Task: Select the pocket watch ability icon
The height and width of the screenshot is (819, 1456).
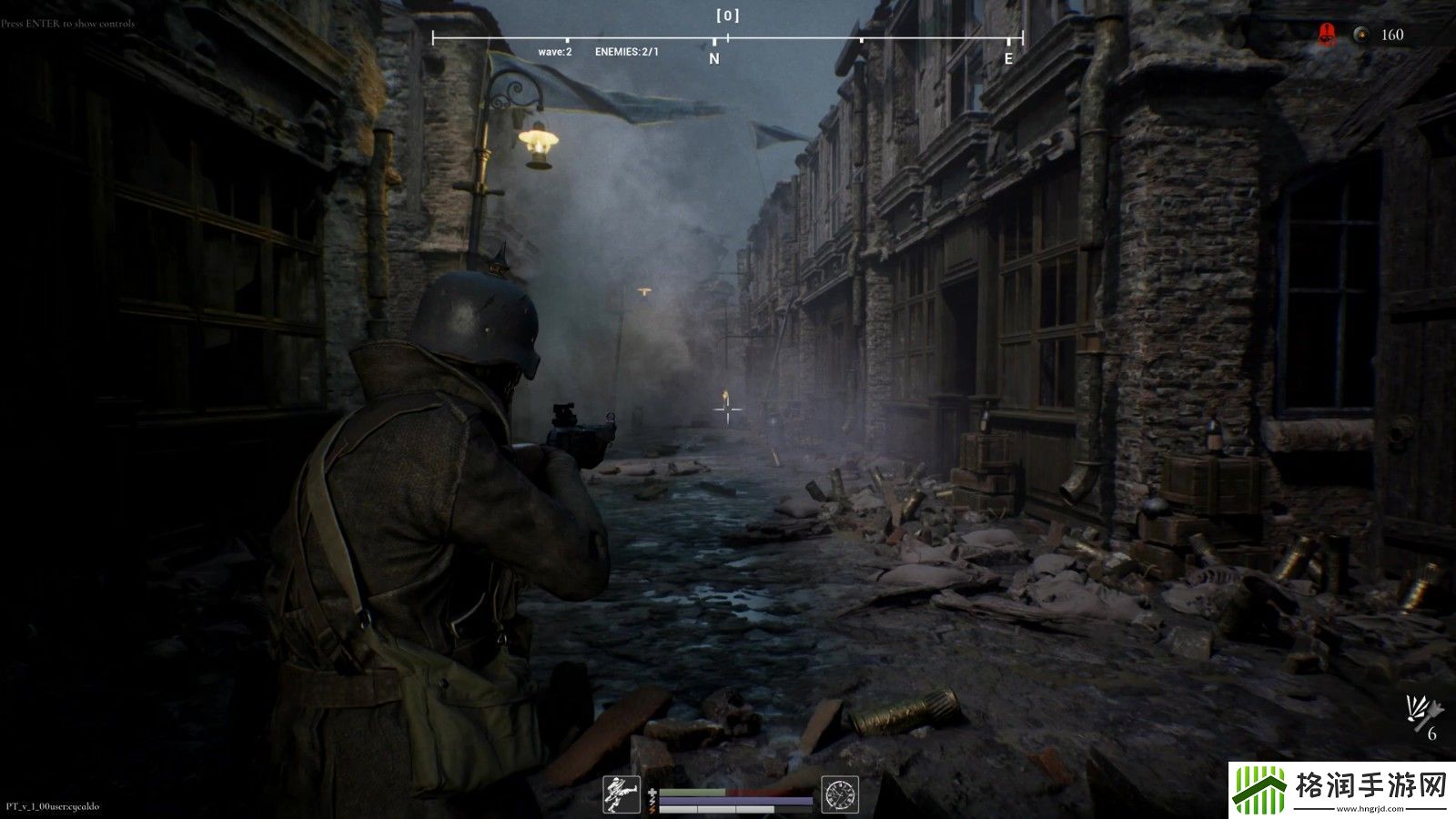Action: pyautogui.click(x=839, y=794)
